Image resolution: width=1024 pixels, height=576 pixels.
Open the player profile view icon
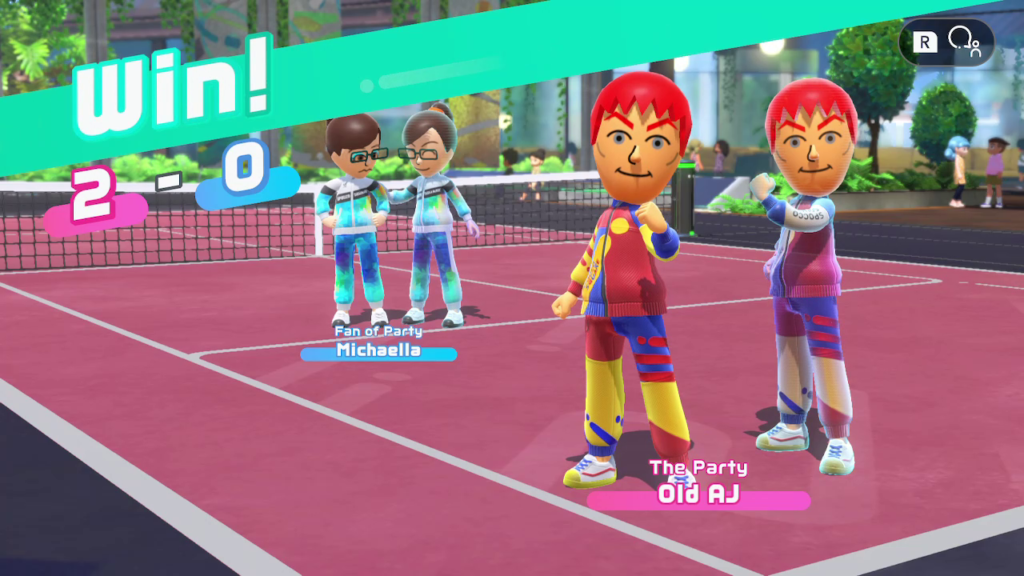tap(964, 42)
